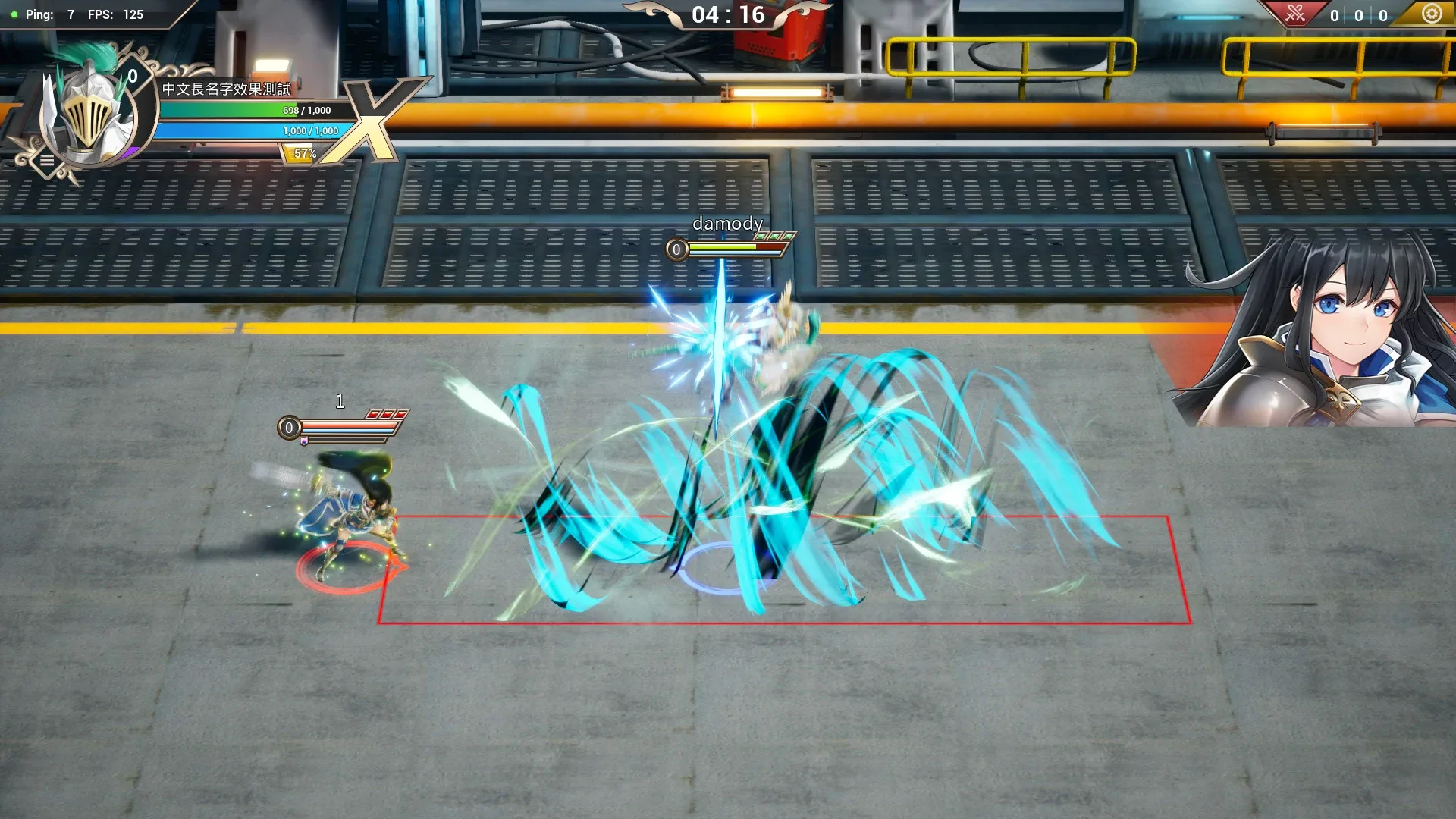Click the red crossed-swords kill score icon
Screen dimensions: 1456x819
coord(1296,14)
